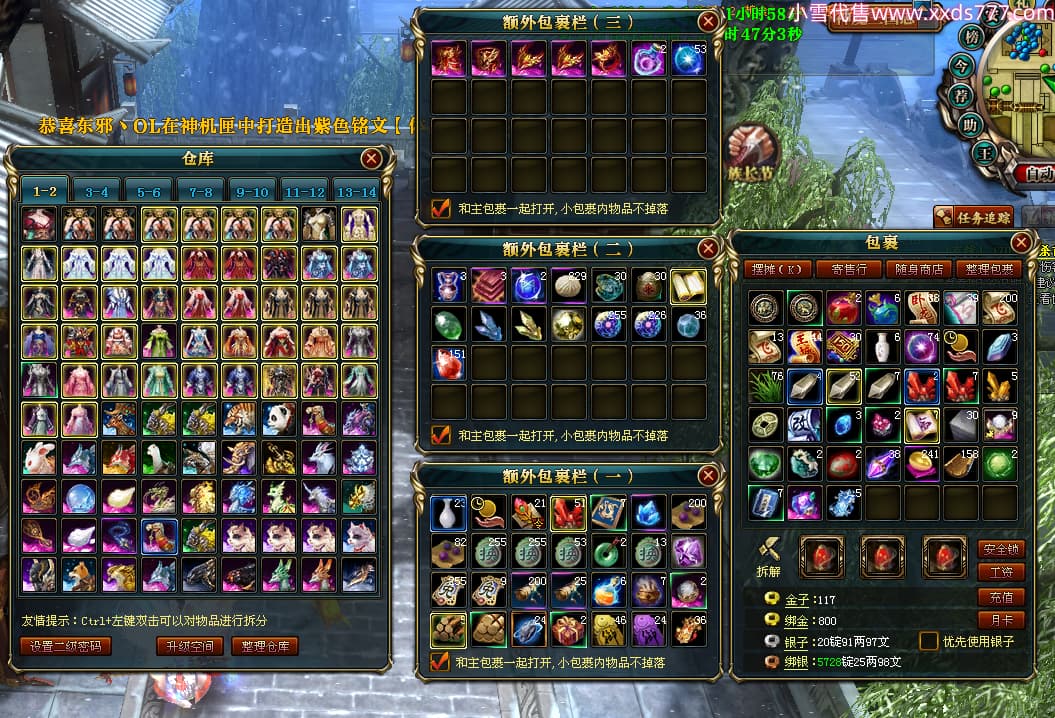Switch to warehouse tab 3-4

coord(97,191)
